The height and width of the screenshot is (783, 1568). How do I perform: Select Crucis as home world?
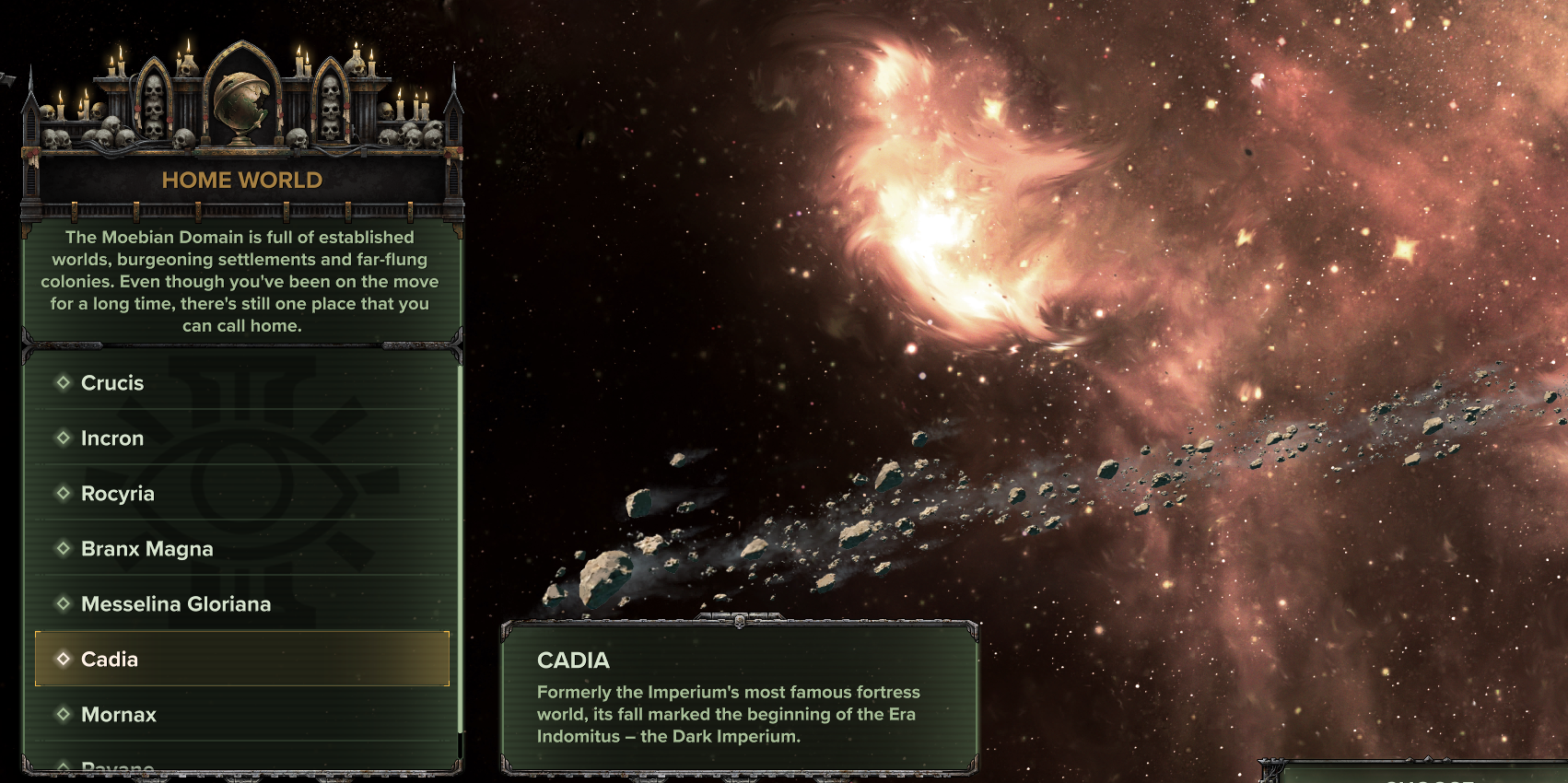(112, 383)
